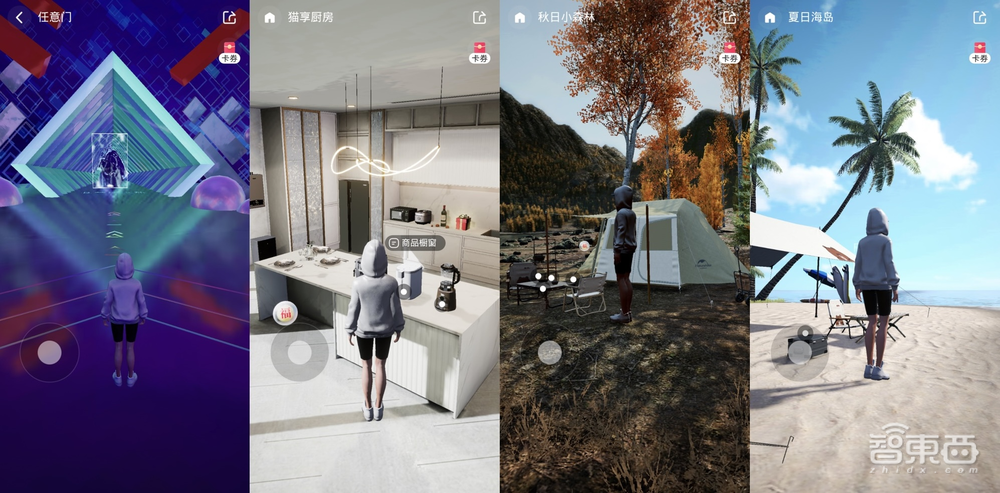
Task: Open the 商品橱窗 product showcase tag
Action: [x=416, y=243]
